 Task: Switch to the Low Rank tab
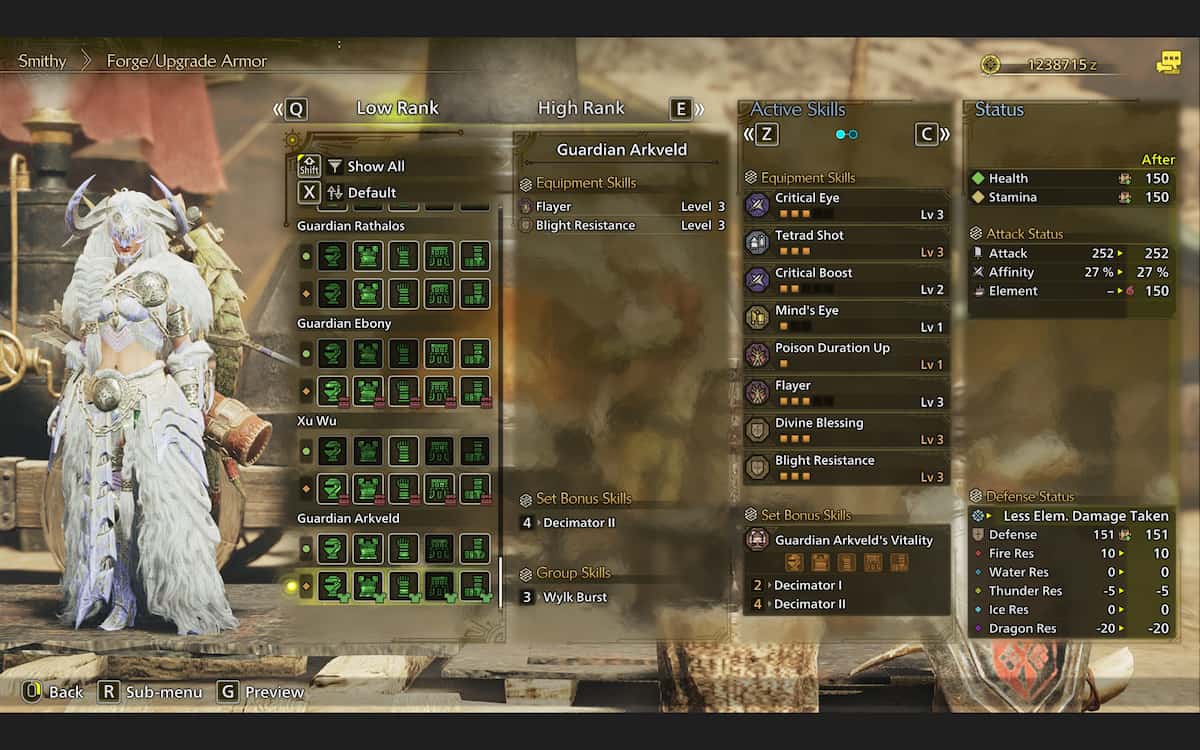coord(397,108)
